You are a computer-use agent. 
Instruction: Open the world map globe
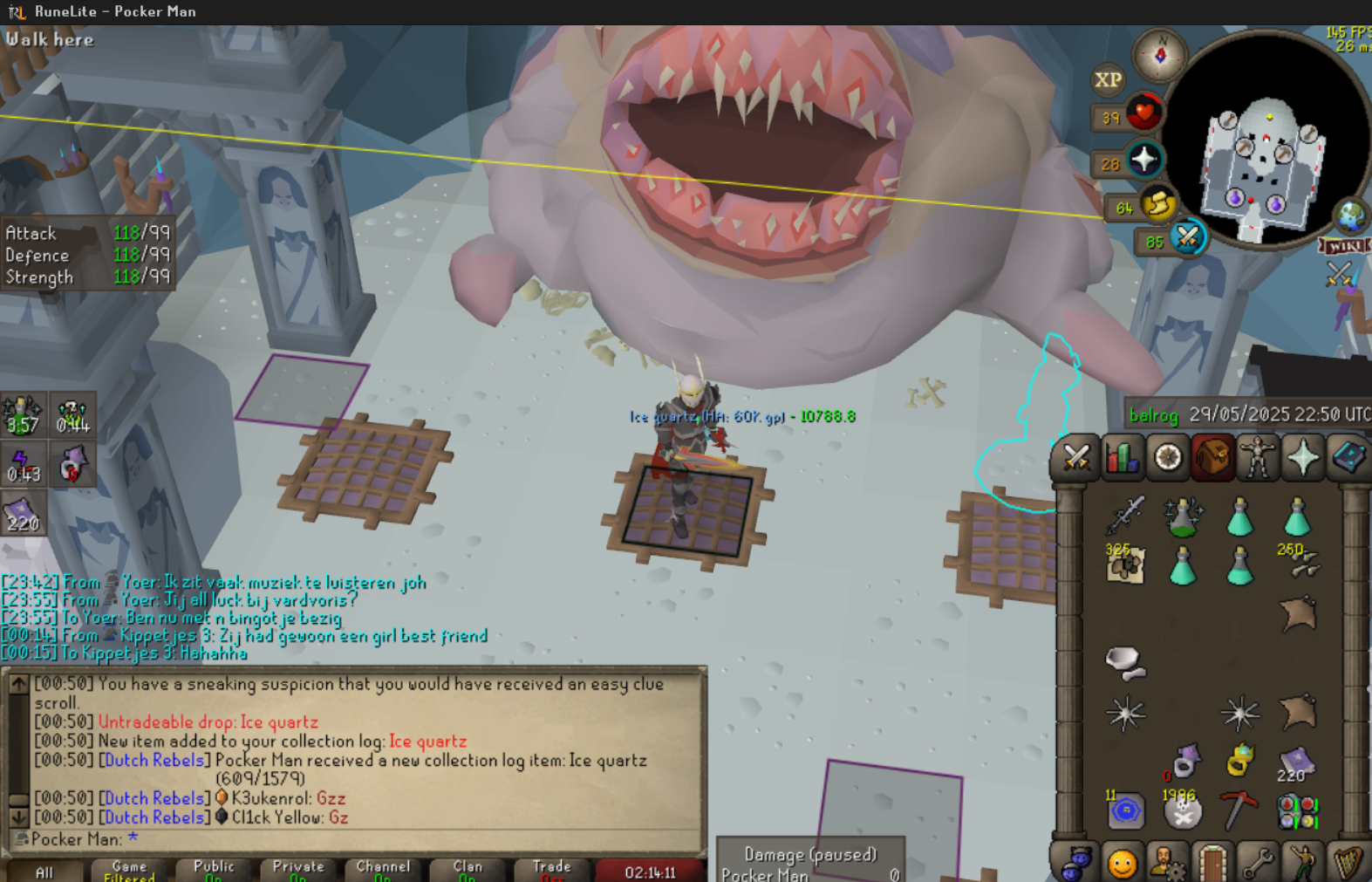[x=1350, y=215]
